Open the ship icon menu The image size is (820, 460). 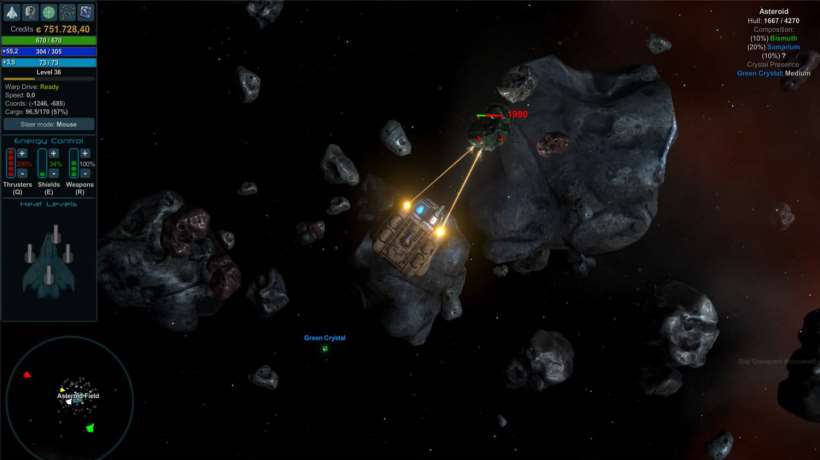(x=10, y=12)
